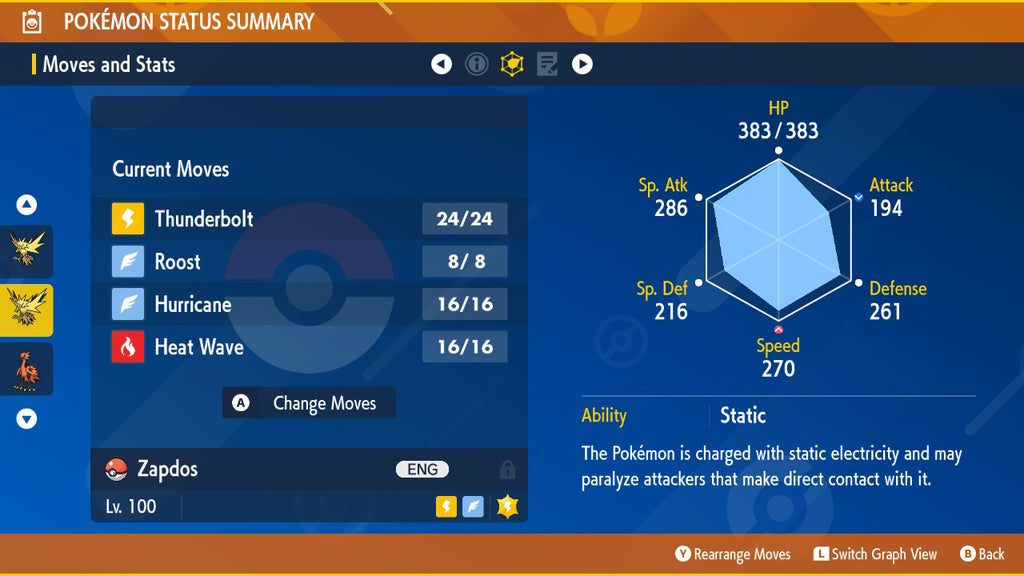
Task: Choose the Roost move
Action: (309, 262)
